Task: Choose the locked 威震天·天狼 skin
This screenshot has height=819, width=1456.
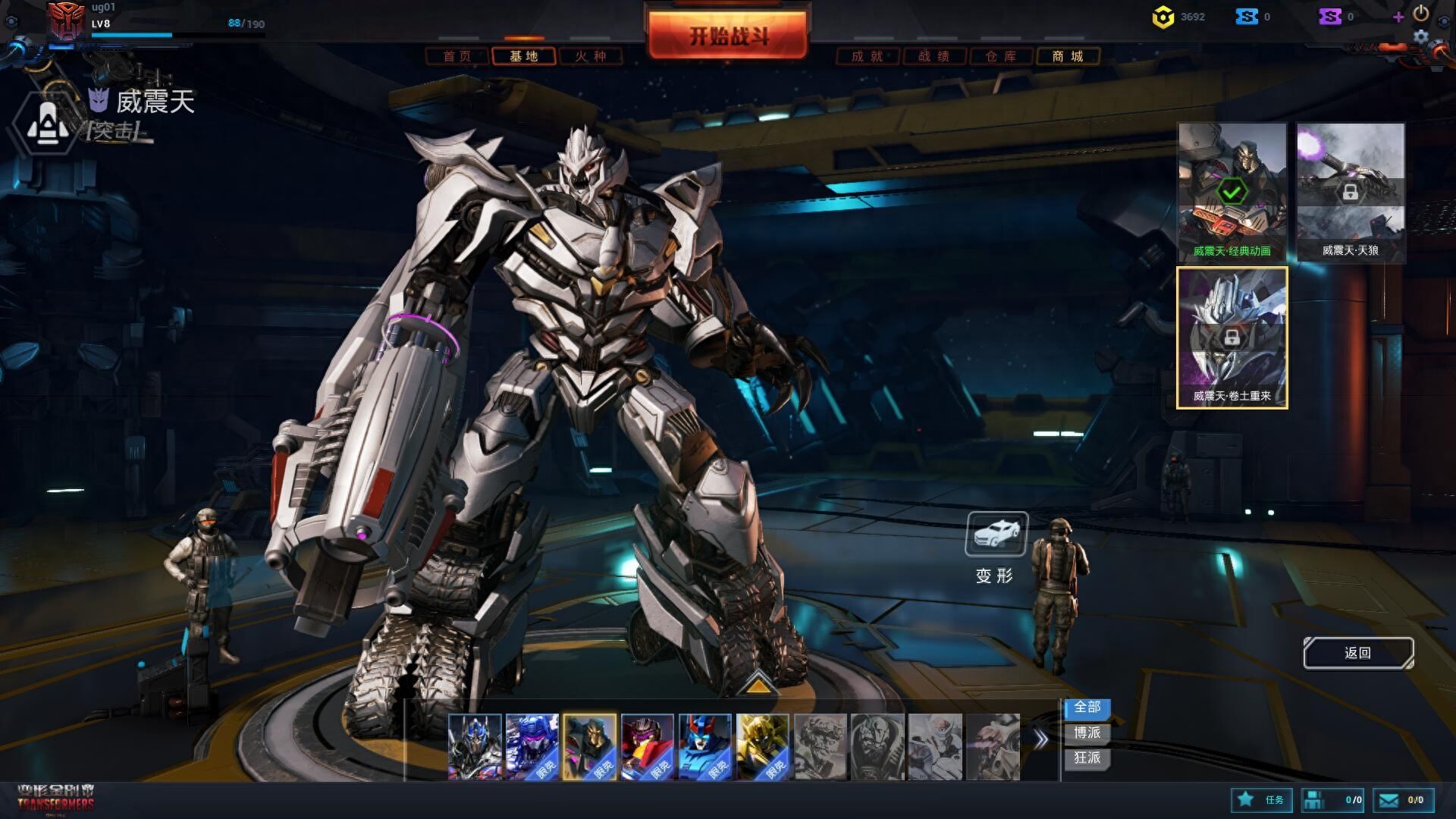Action: point(1350,191)
